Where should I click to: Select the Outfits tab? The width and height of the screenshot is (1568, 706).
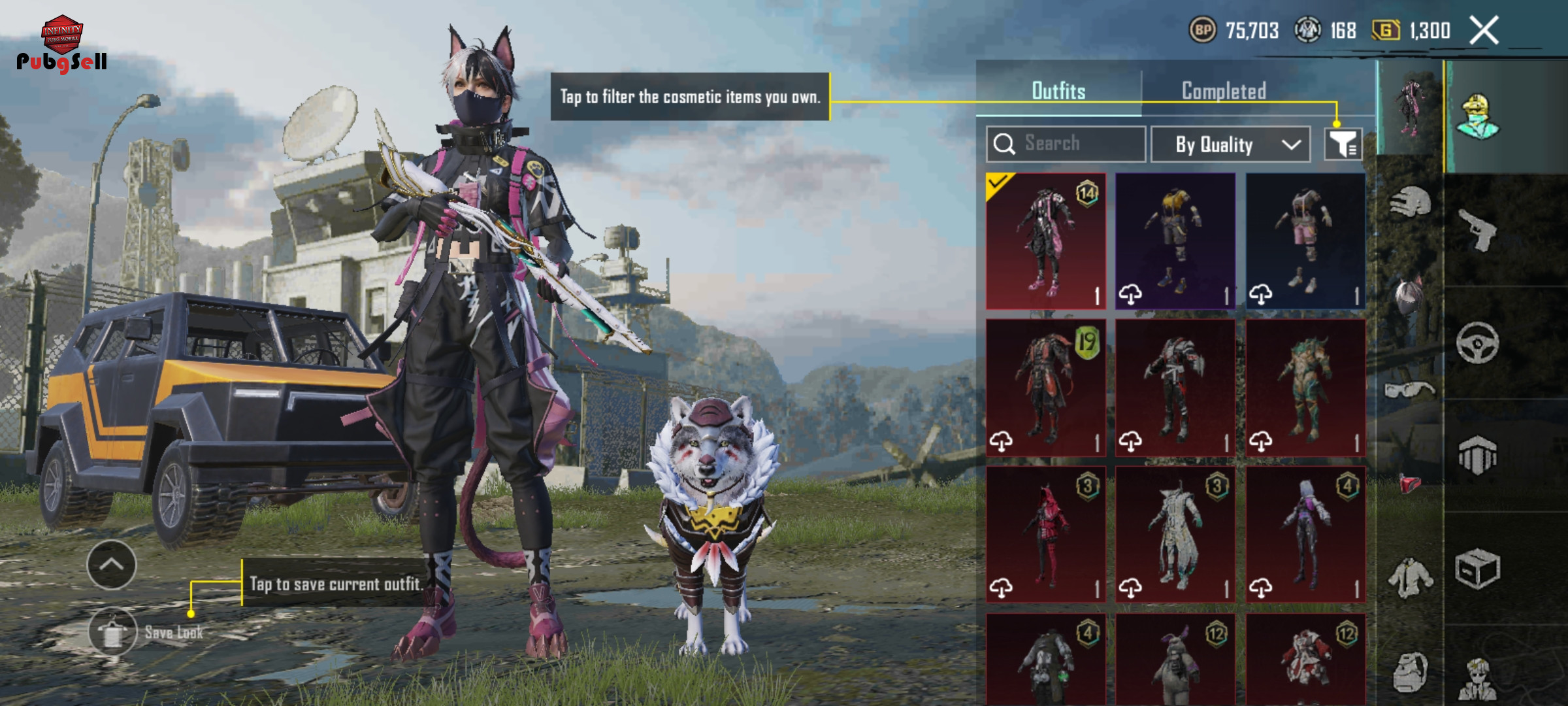(1058, 91)
